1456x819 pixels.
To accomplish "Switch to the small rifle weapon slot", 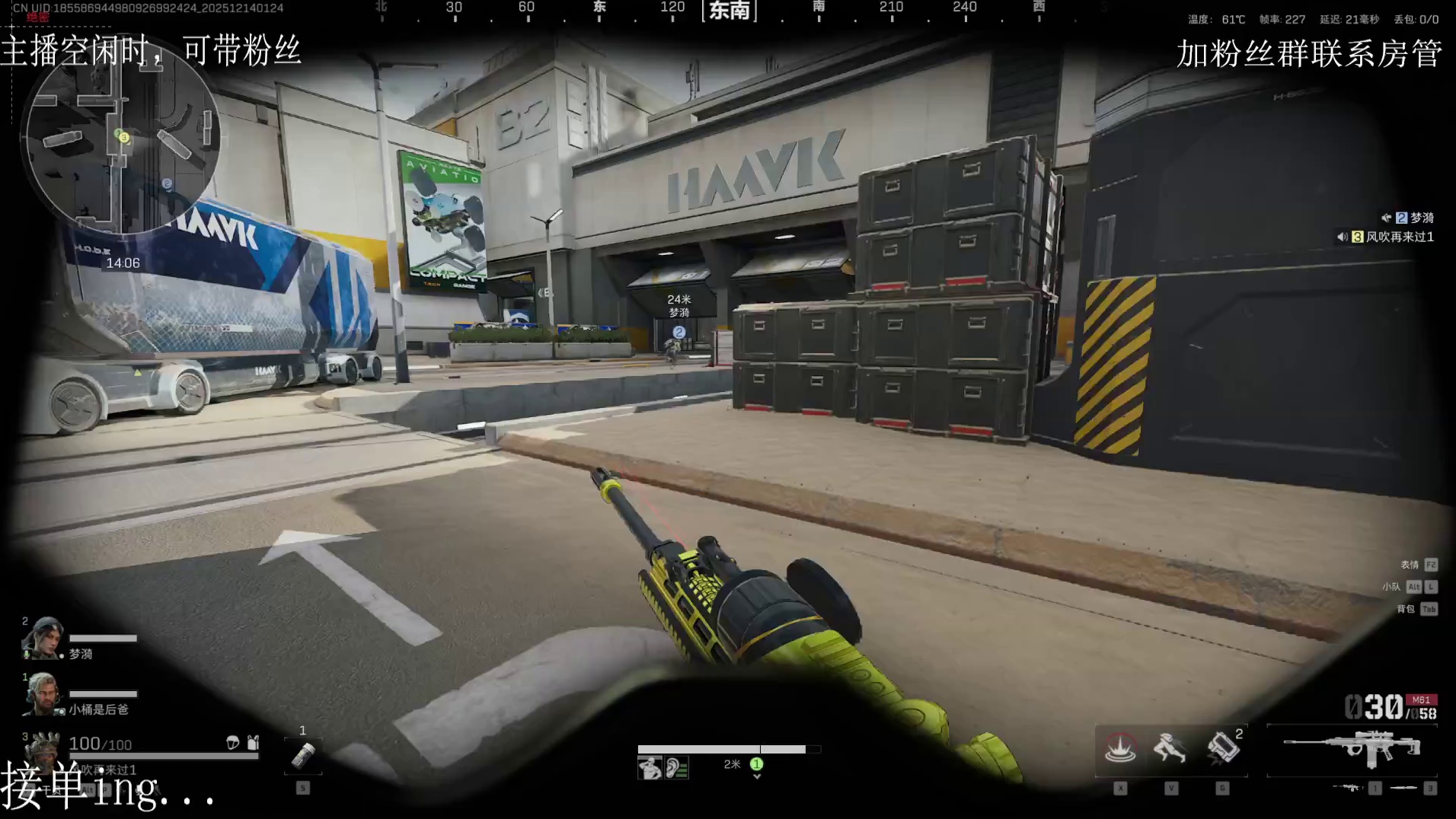I will [1347, 788].
